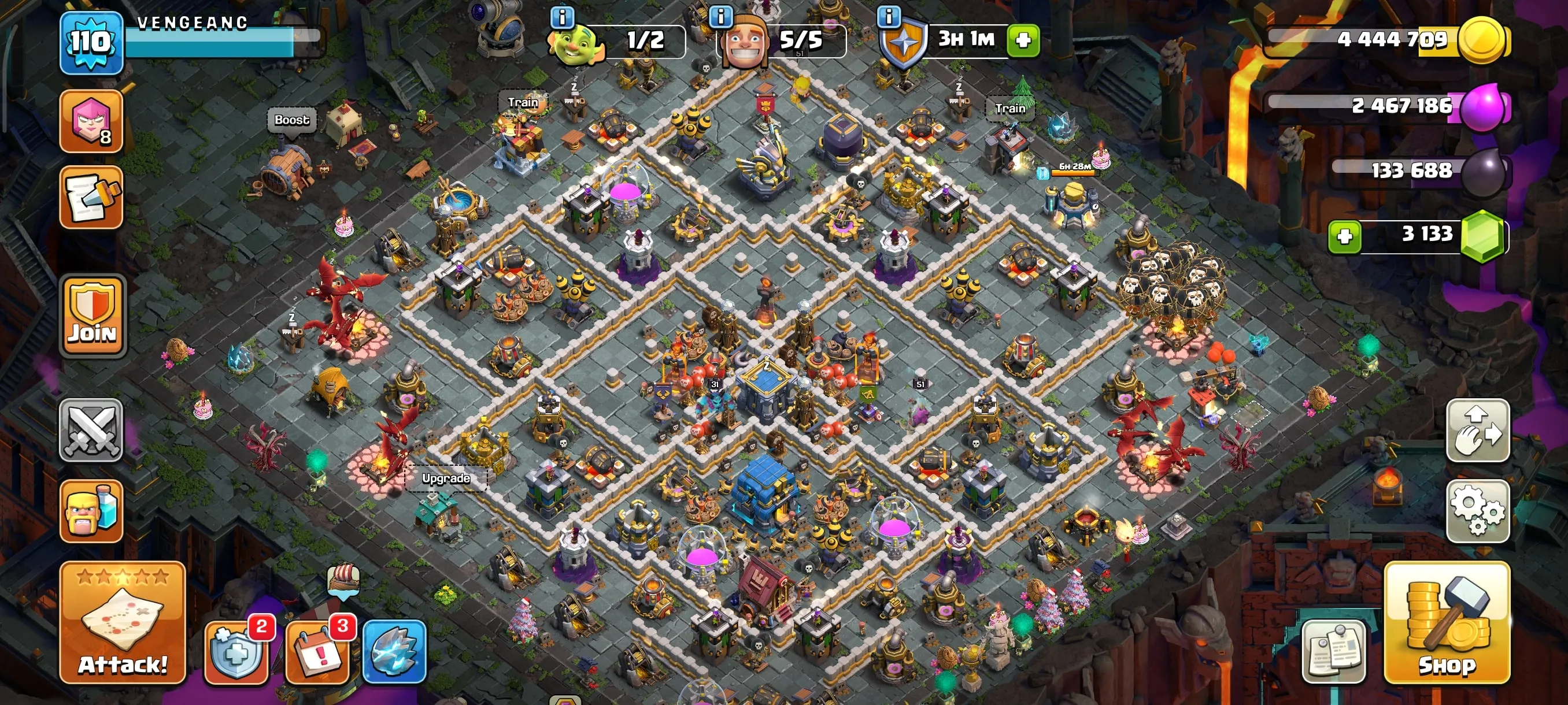Open the friendly challenges crossed-swords icon
This screenshot has height=705, width=1568.
pos(93,432)
